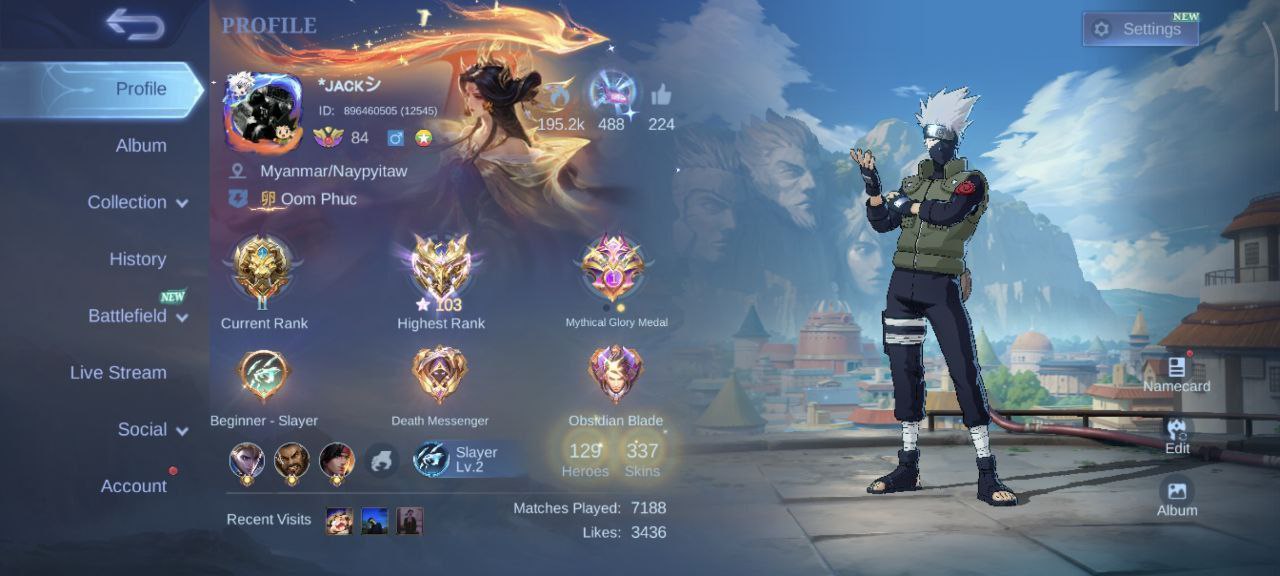Select the Mythical Glory Medal

(x=615, y=270)
